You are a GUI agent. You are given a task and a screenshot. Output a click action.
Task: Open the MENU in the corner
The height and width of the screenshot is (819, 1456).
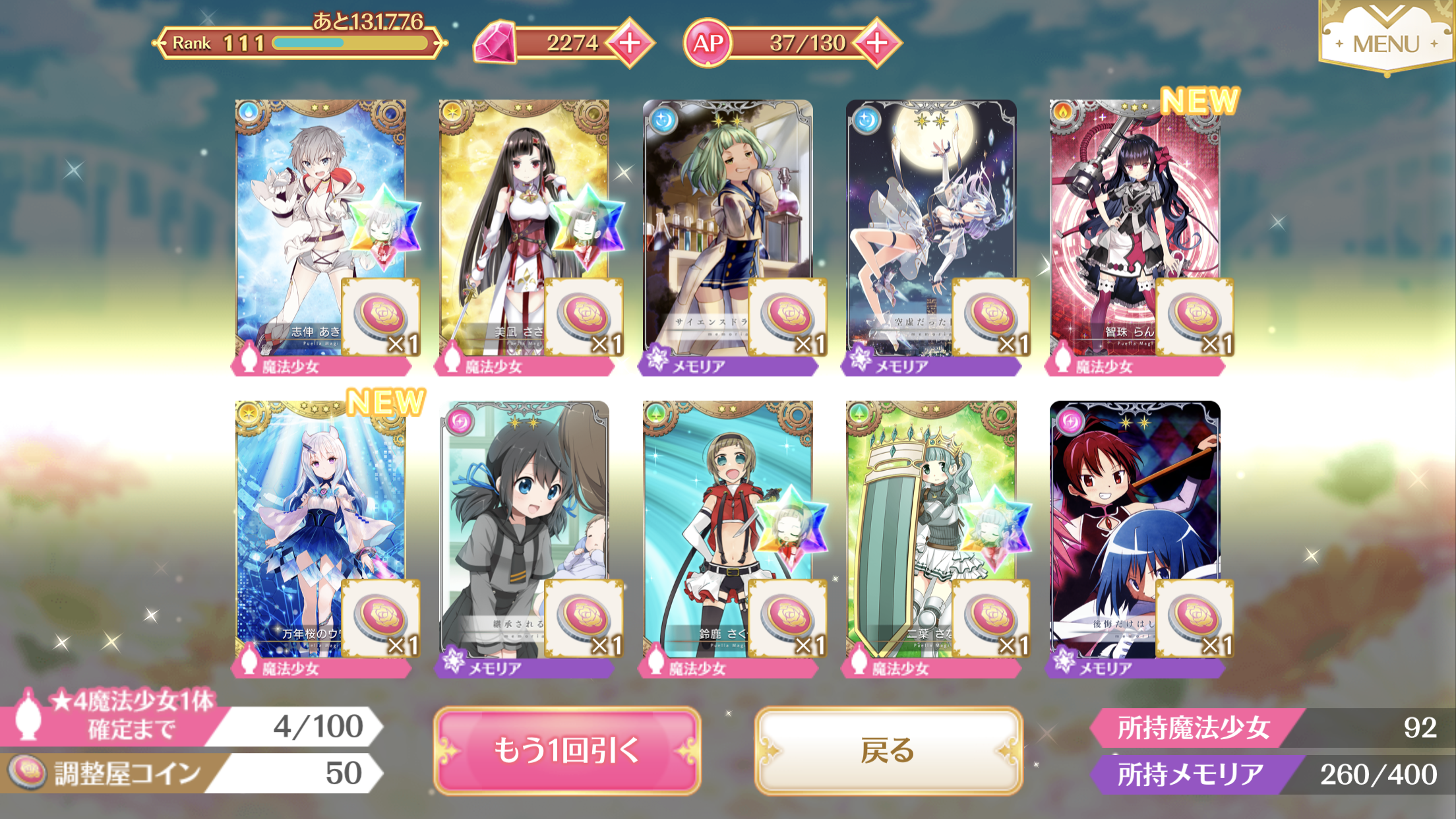point(1385,41)
